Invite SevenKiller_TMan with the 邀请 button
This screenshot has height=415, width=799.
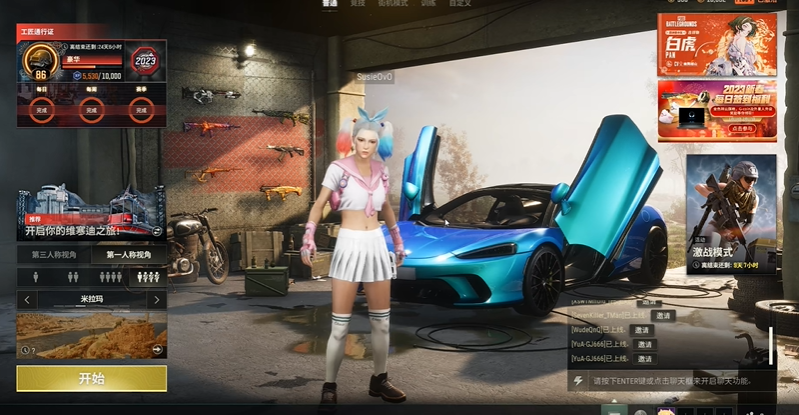point(664,315)
